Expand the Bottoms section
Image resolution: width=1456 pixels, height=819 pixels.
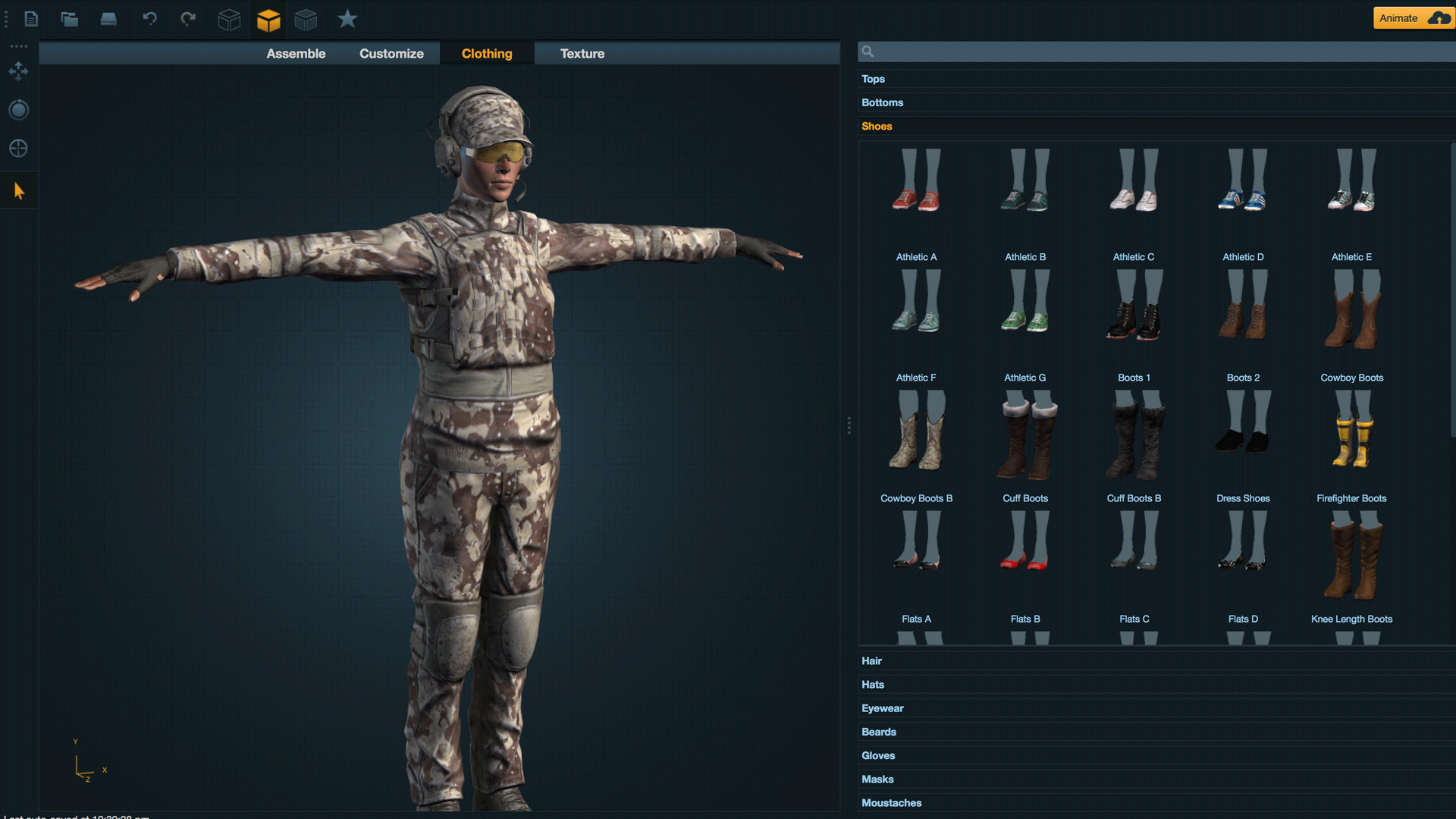pos(882,102)
